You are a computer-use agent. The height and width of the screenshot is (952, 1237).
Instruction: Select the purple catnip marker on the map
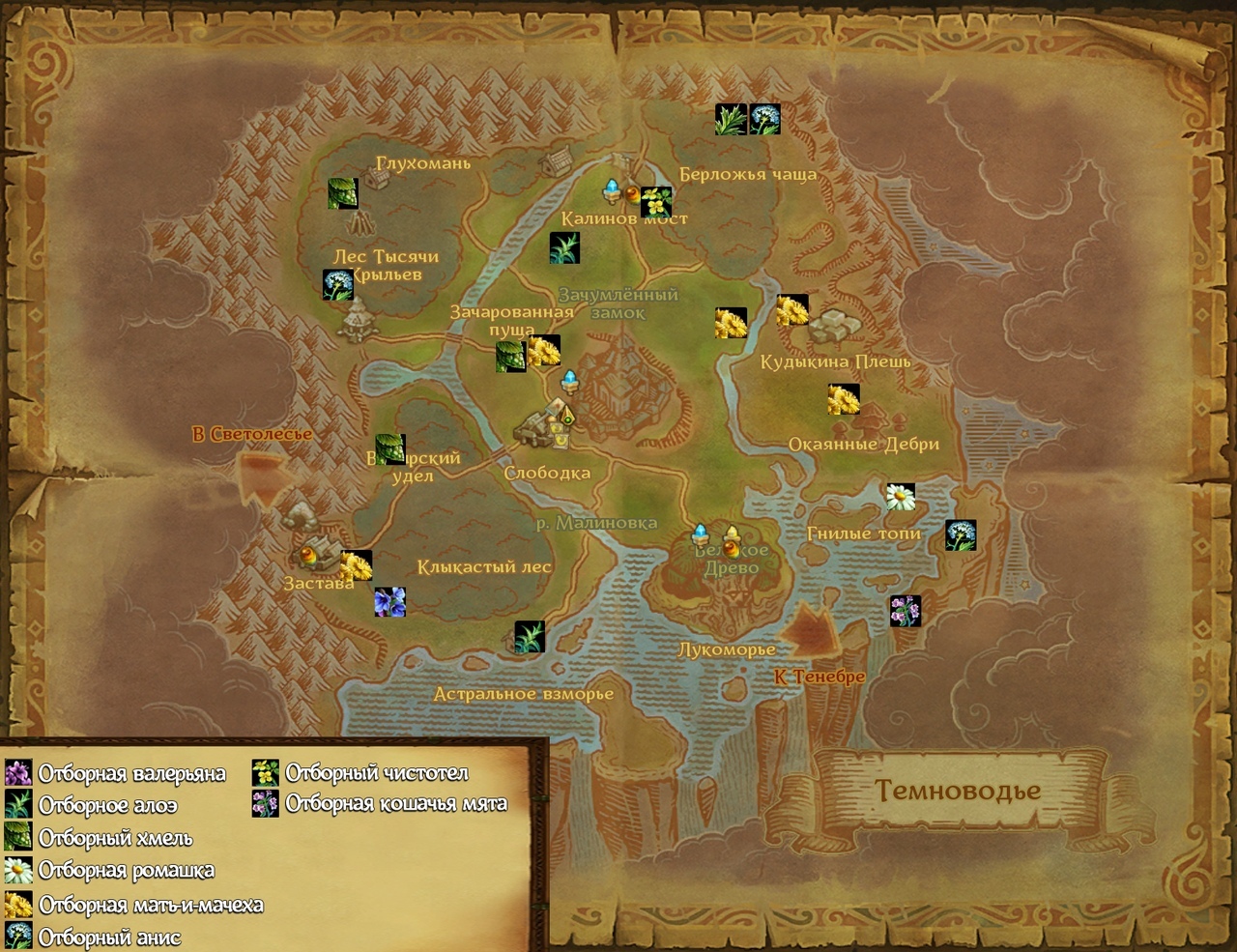pyautogui.click(x=905, y=611)
